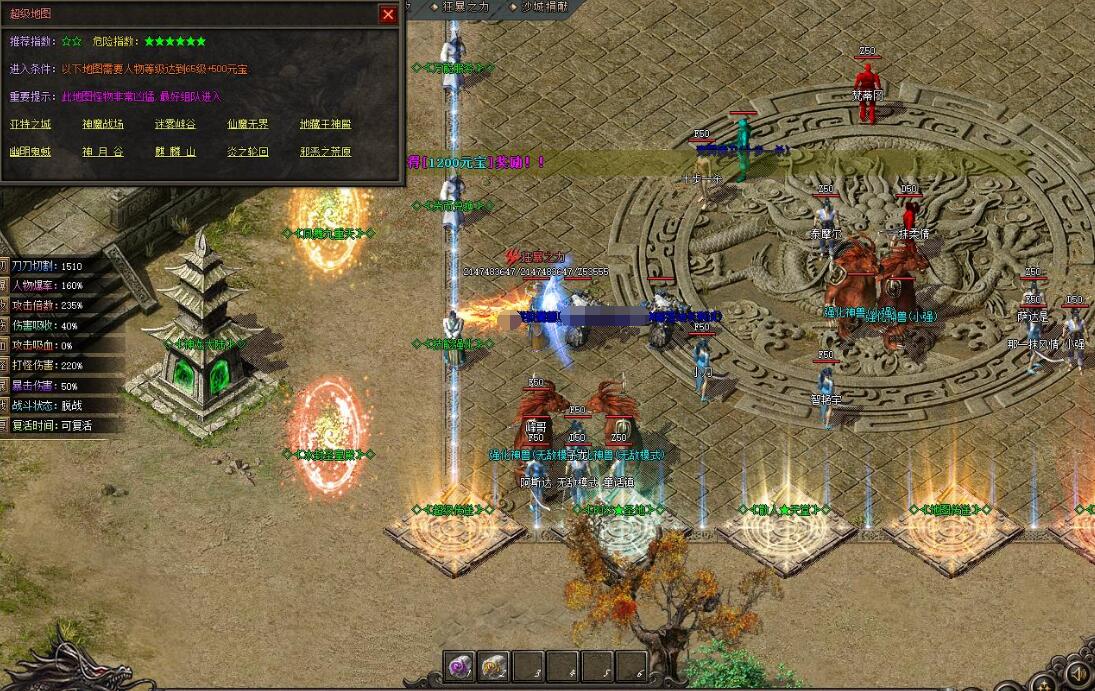Viewport: 1095px width, 691px height.
Task: Open the 狂暴之力 top menu entry
Action: coord(468,6)
